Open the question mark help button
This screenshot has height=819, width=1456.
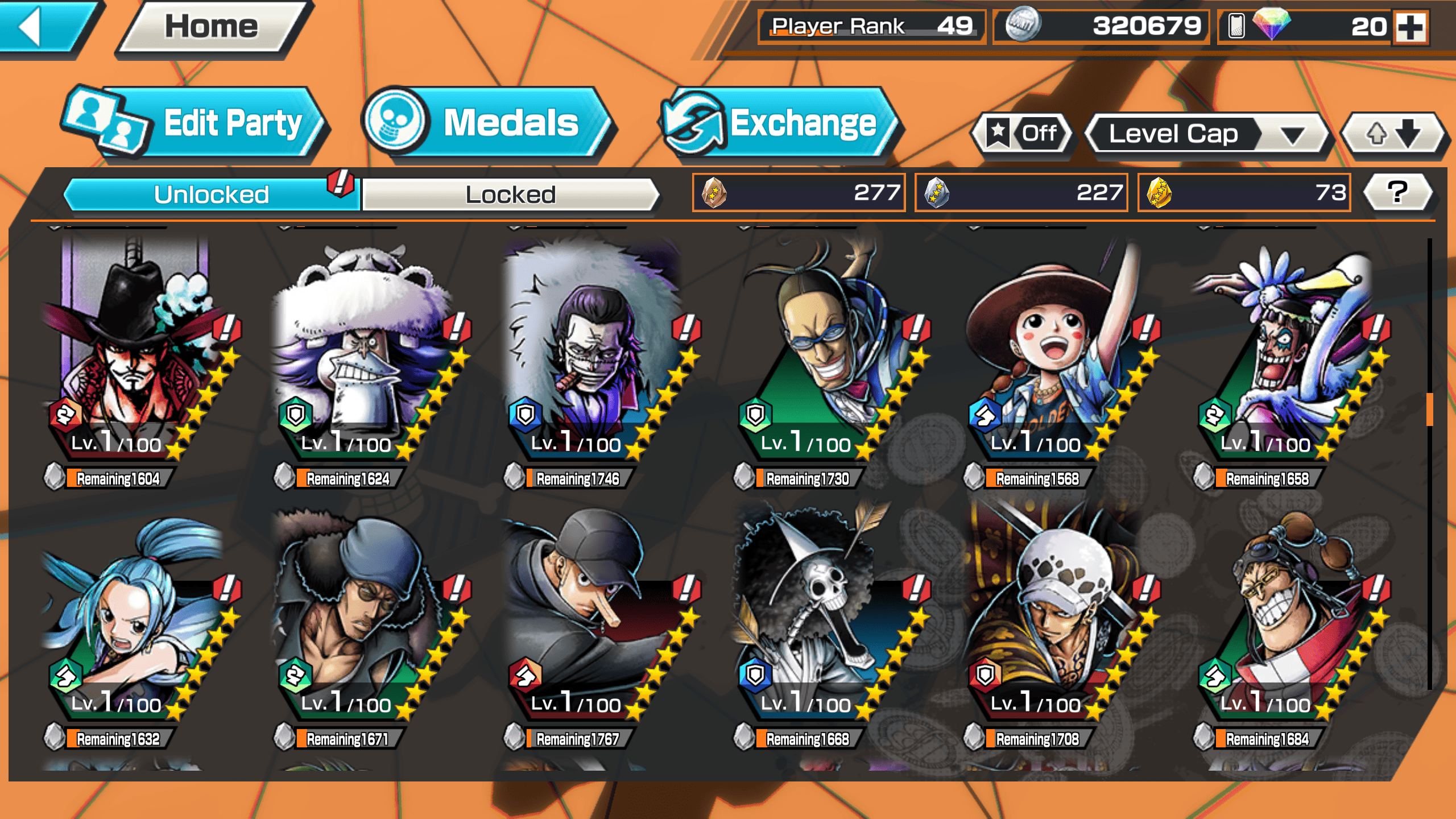coord(1397,192)
